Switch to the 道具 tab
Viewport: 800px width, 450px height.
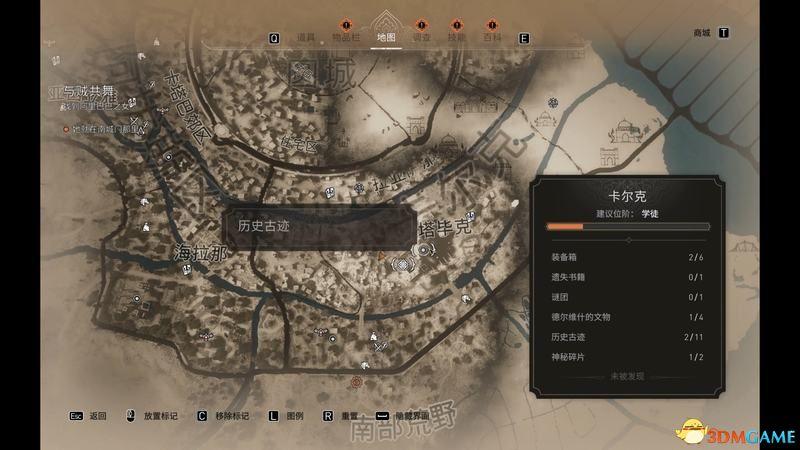point(306,38)
